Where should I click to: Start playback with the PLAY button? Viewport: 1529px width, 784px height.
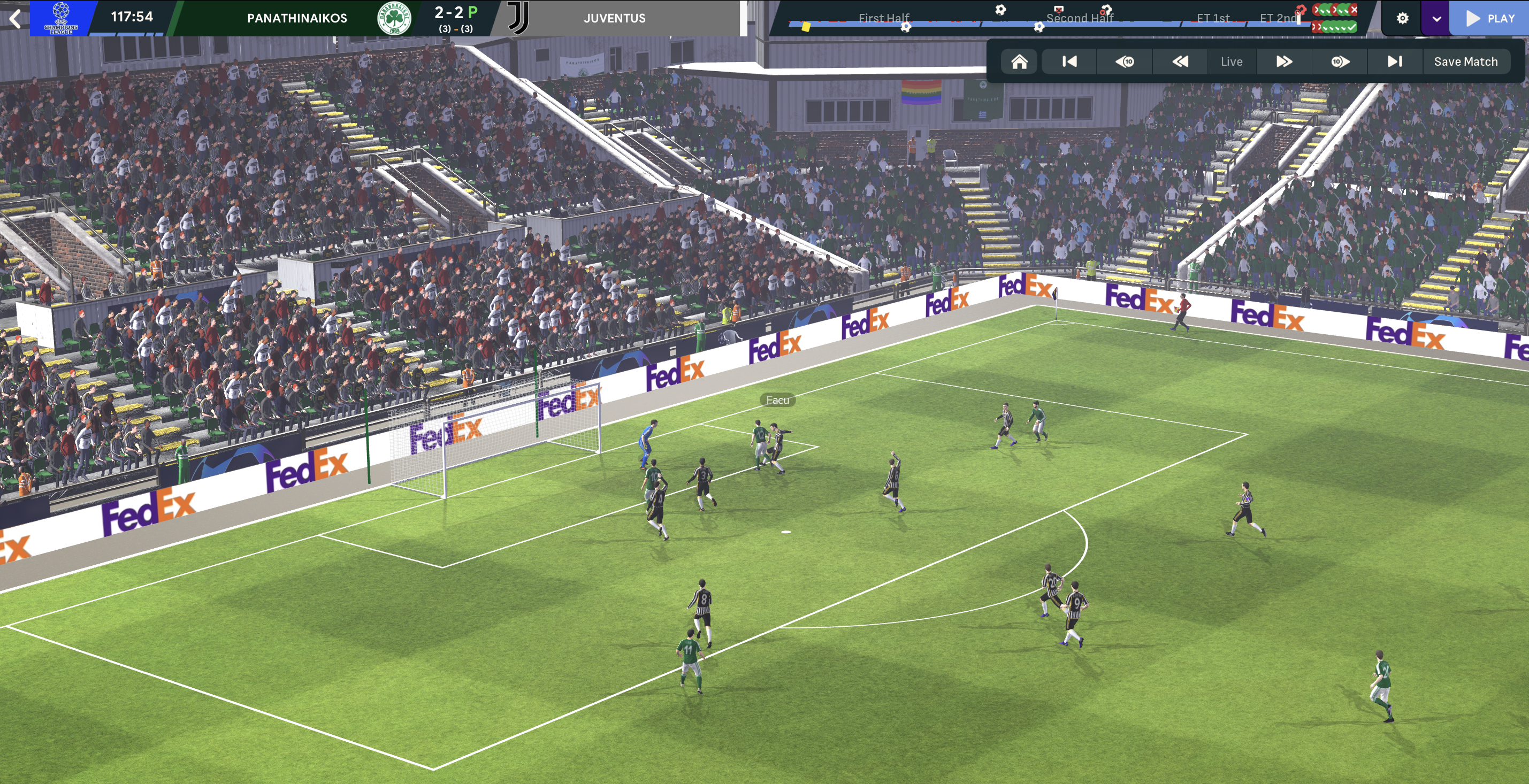click(1489, 18)
